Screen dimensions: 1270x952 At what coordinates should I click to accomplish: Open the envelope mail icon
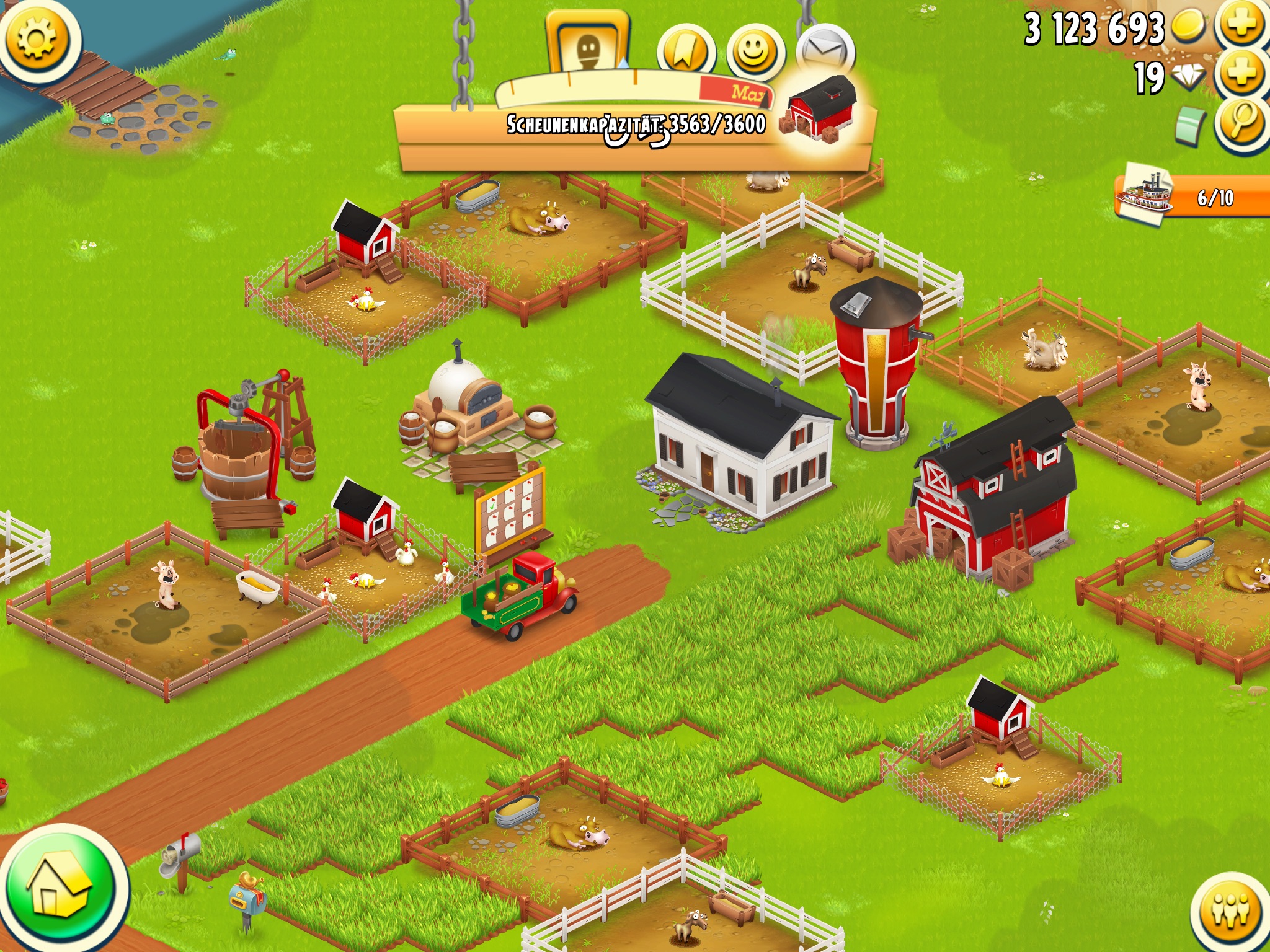pyautogui.click(x=825, y=52)
